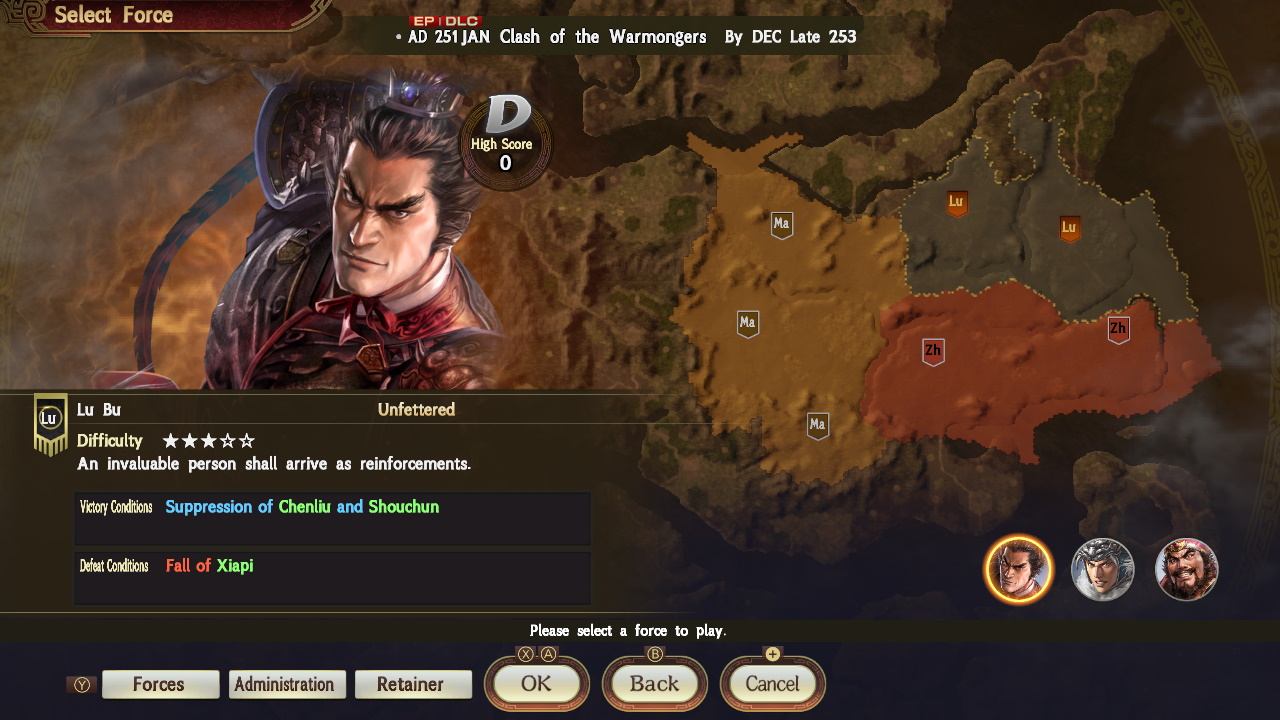Switch to the Administration tab

tap(287, 684)
